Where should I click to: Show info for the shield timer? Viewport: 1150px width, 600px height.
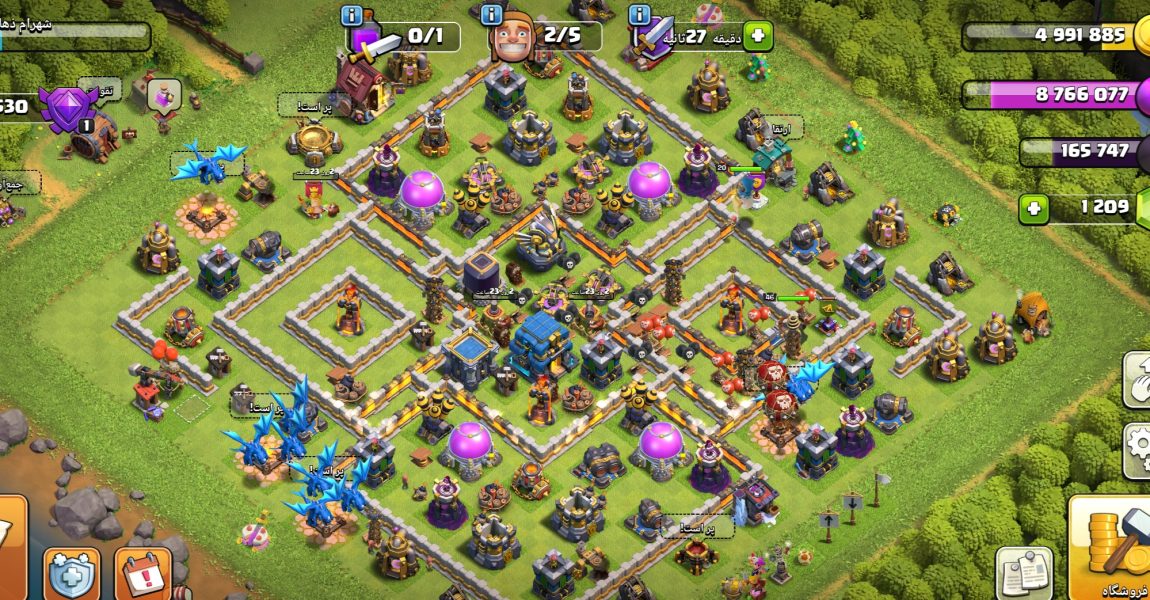point(639,14)
